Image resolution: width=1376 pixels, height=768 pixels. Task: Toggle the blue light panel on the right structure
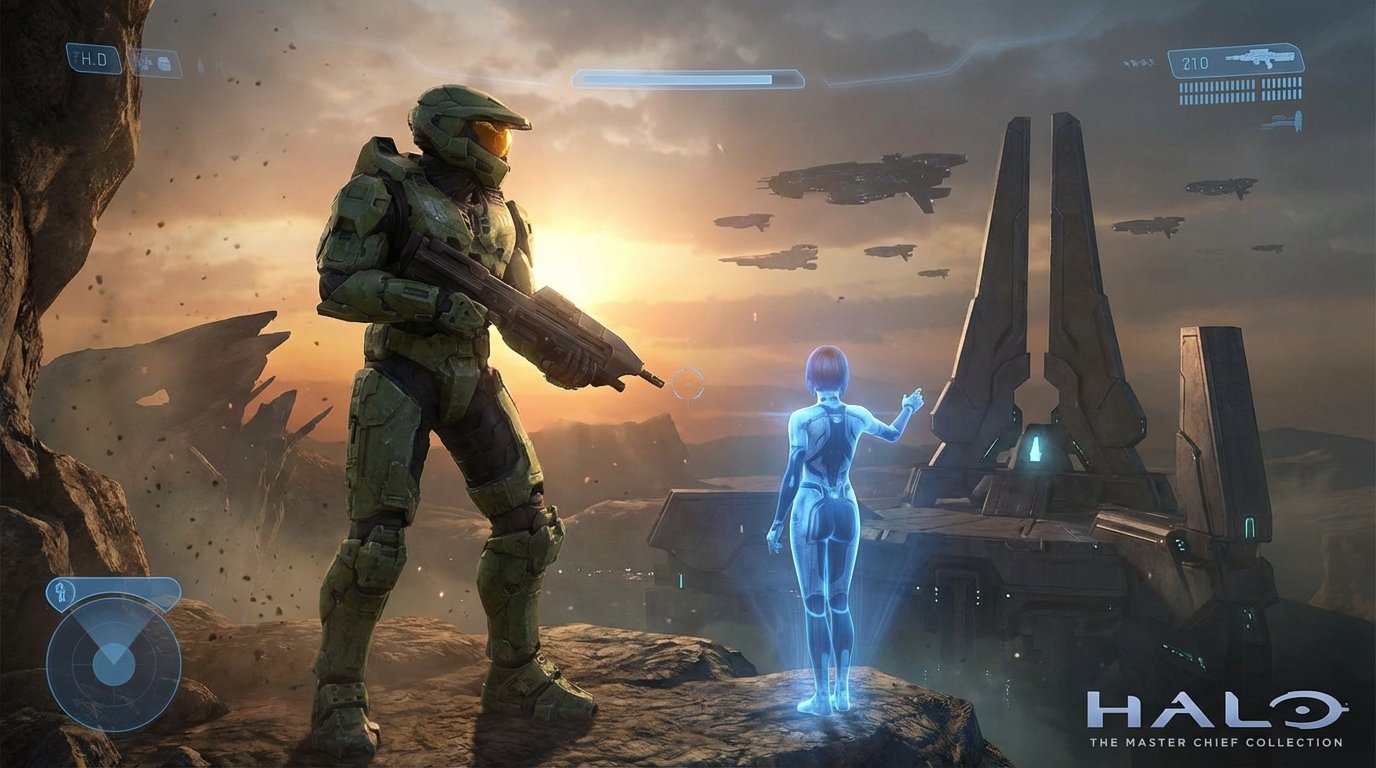point(1249,528)
